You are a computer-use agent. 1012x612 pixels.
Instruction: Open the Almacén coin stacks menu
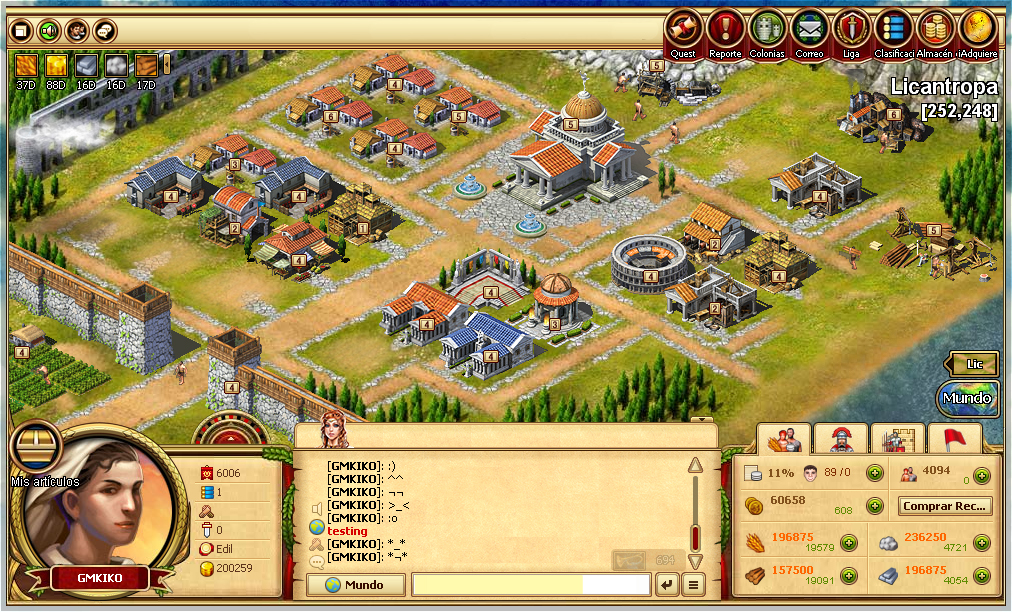coord(935,29)
